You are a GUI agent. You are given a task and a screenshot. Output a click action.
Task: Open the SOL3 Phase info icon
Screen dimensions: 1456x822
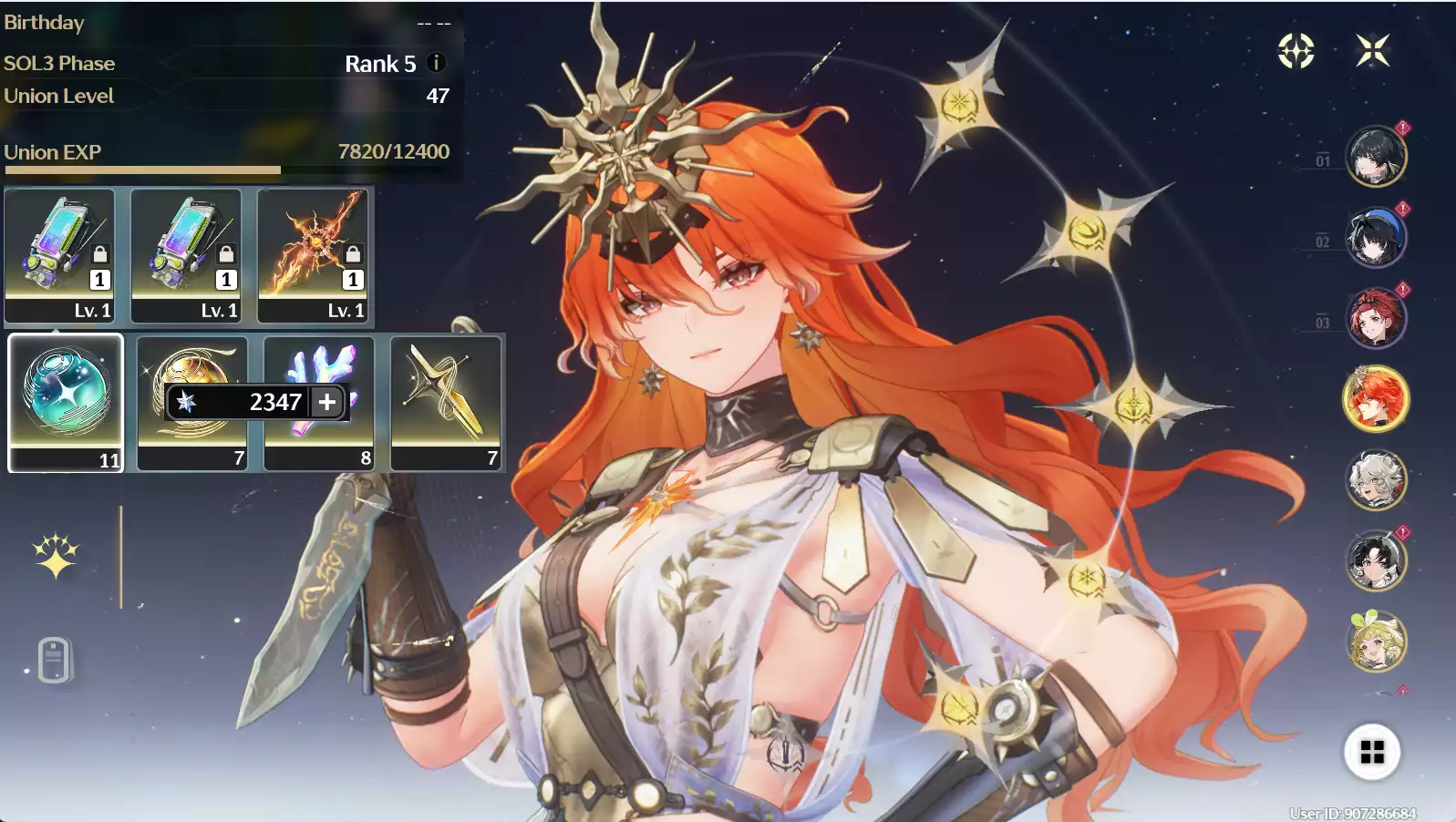click(436, 63)
